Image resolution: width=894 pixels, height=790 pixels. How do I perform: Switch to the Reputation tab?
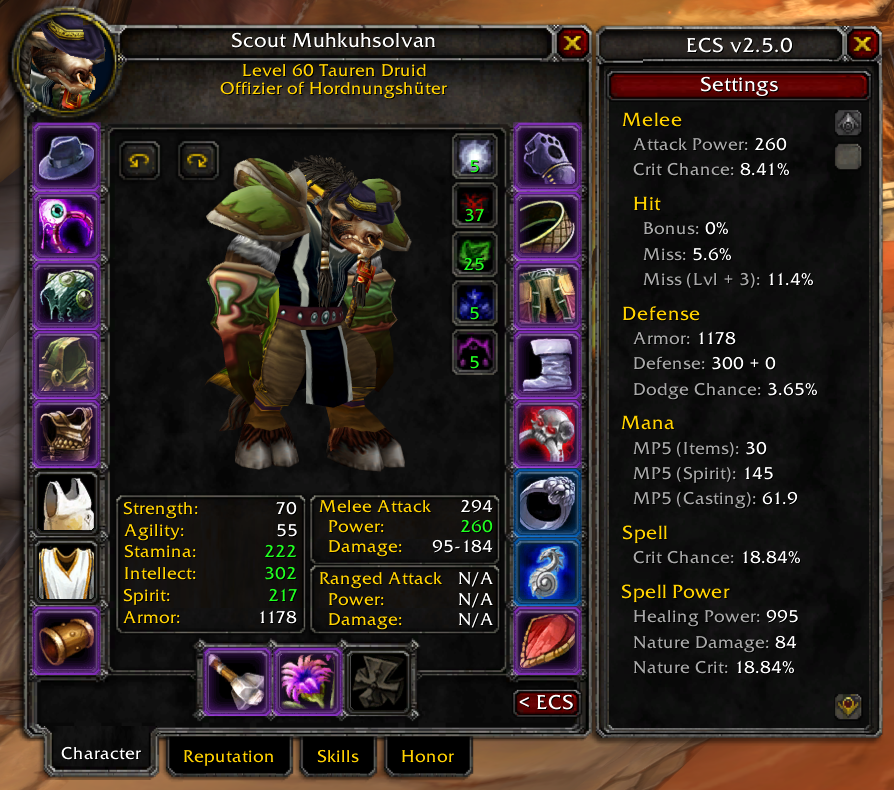tap(228, 757)
